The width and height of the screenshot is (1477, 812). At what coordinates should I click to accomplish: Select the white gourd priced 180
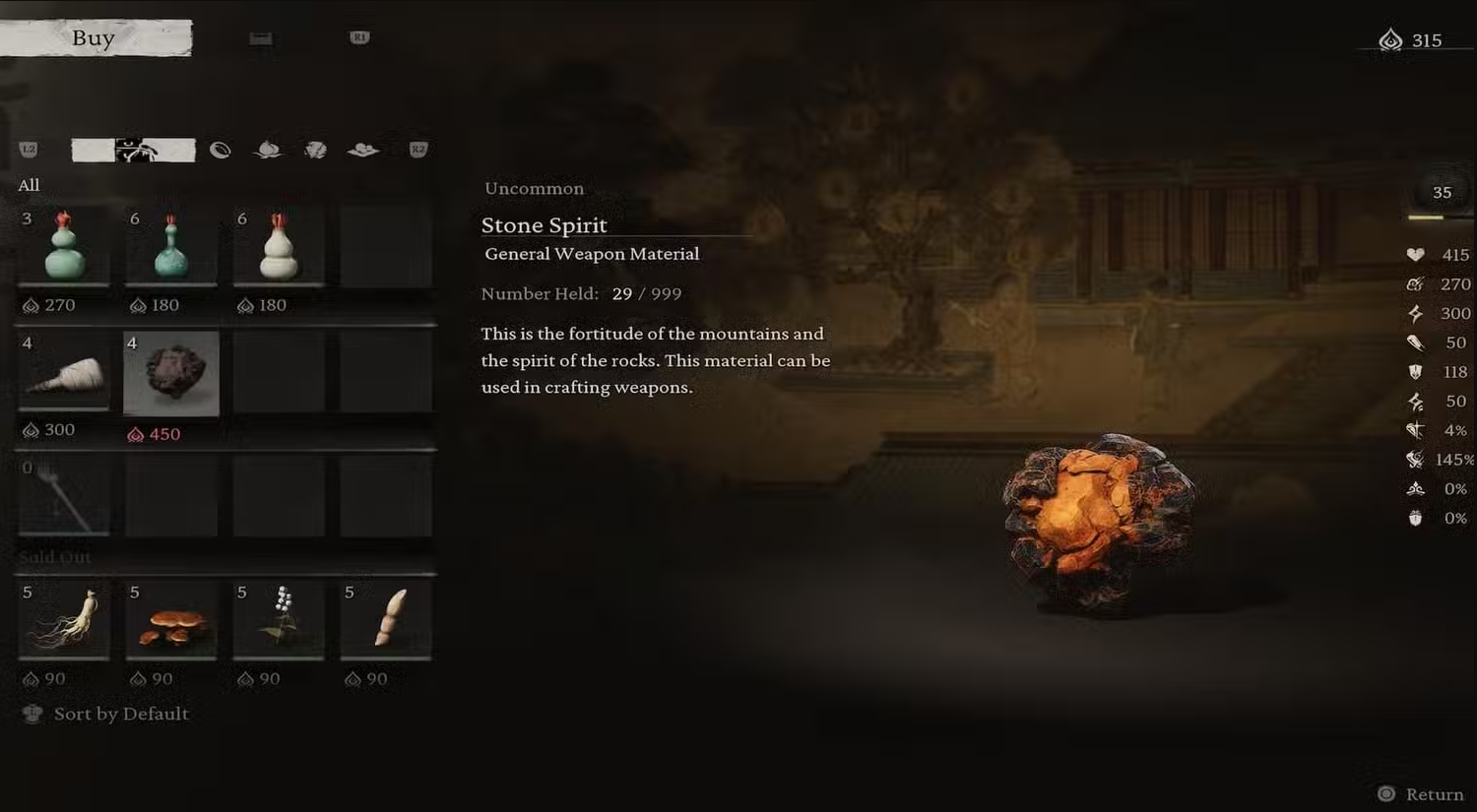tap(279, 246)
